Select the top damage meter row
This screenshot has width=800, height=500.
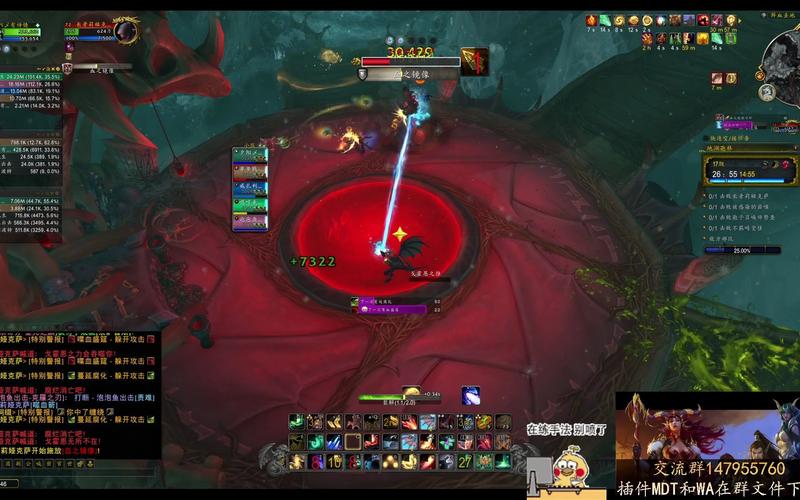(32, 73)
